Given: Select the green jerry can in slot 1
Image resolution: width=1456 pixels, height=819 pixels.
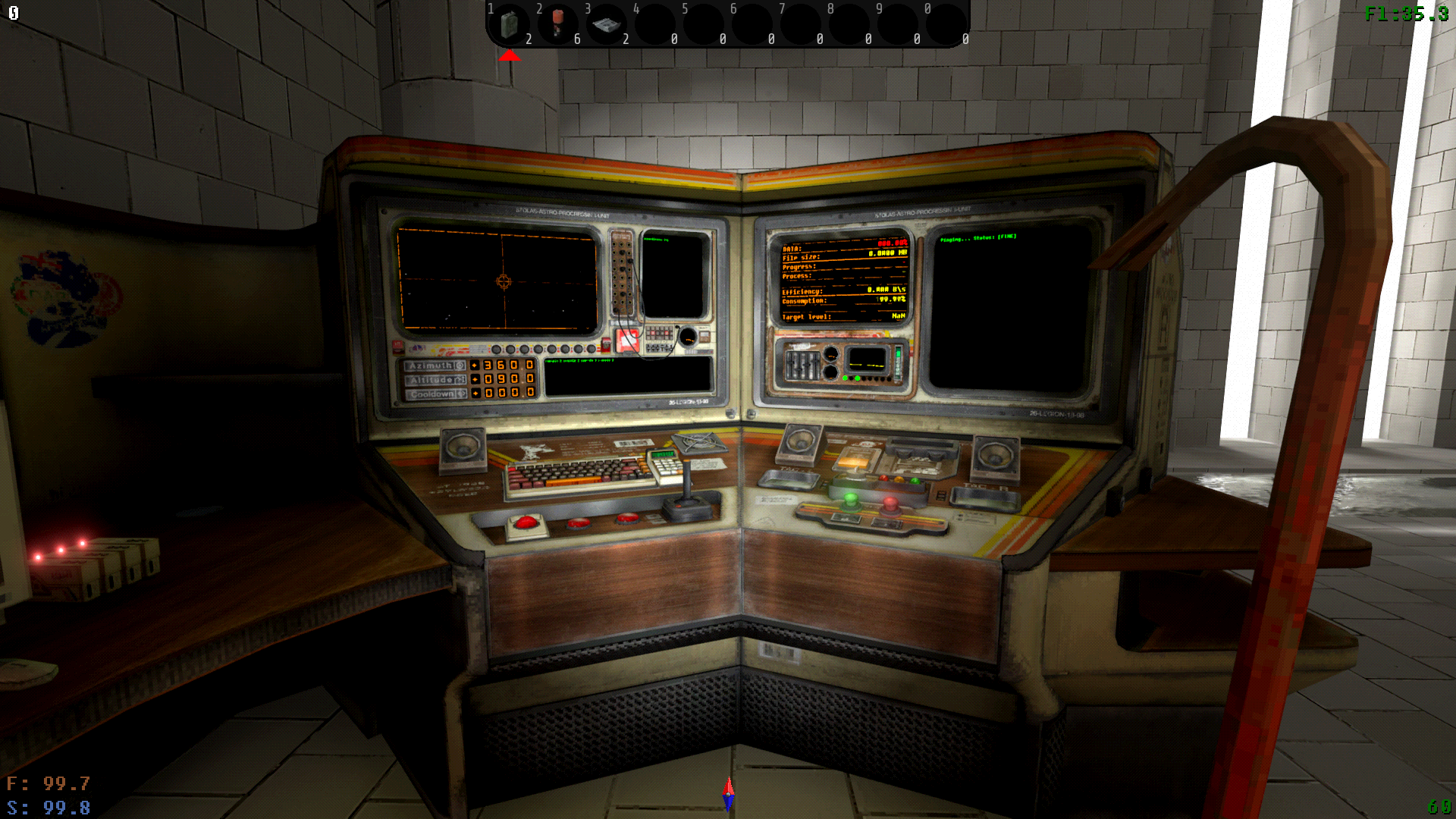Looking at the screenshot, I should [x=510, y=24].
